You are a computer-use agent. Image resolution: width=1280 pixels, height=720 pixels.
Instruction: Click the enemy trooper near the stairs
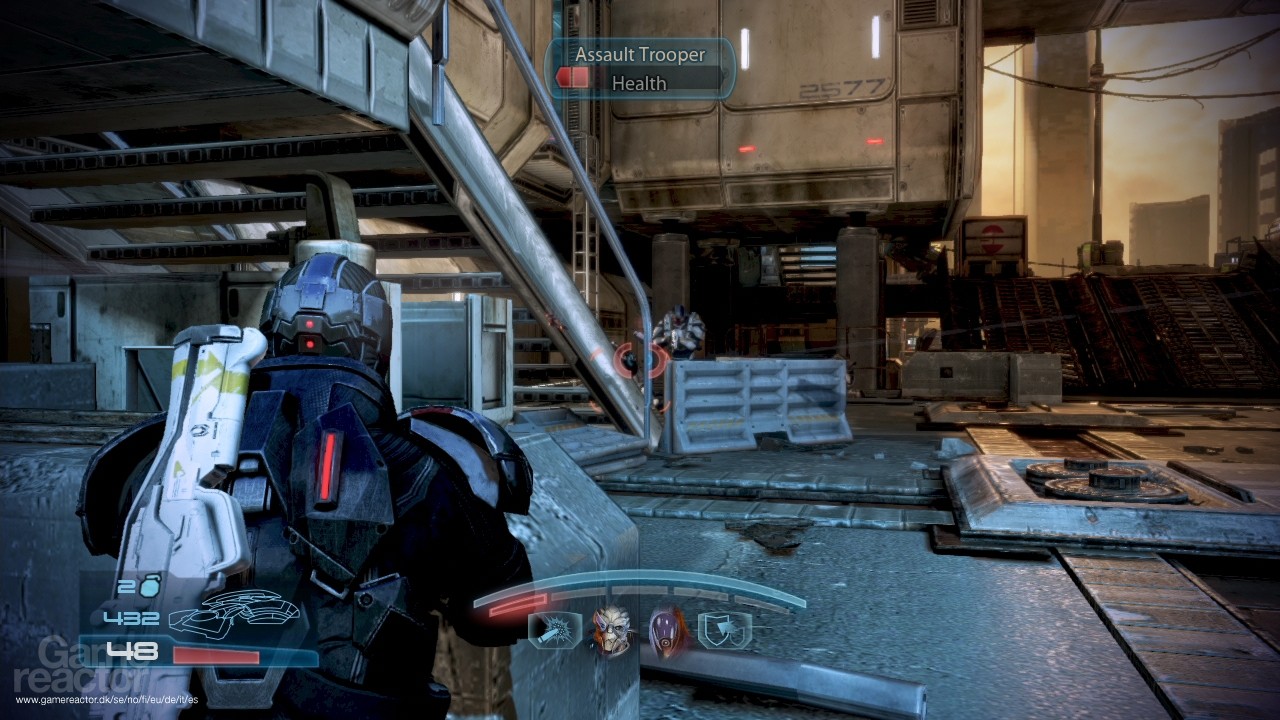click(678, 330)
